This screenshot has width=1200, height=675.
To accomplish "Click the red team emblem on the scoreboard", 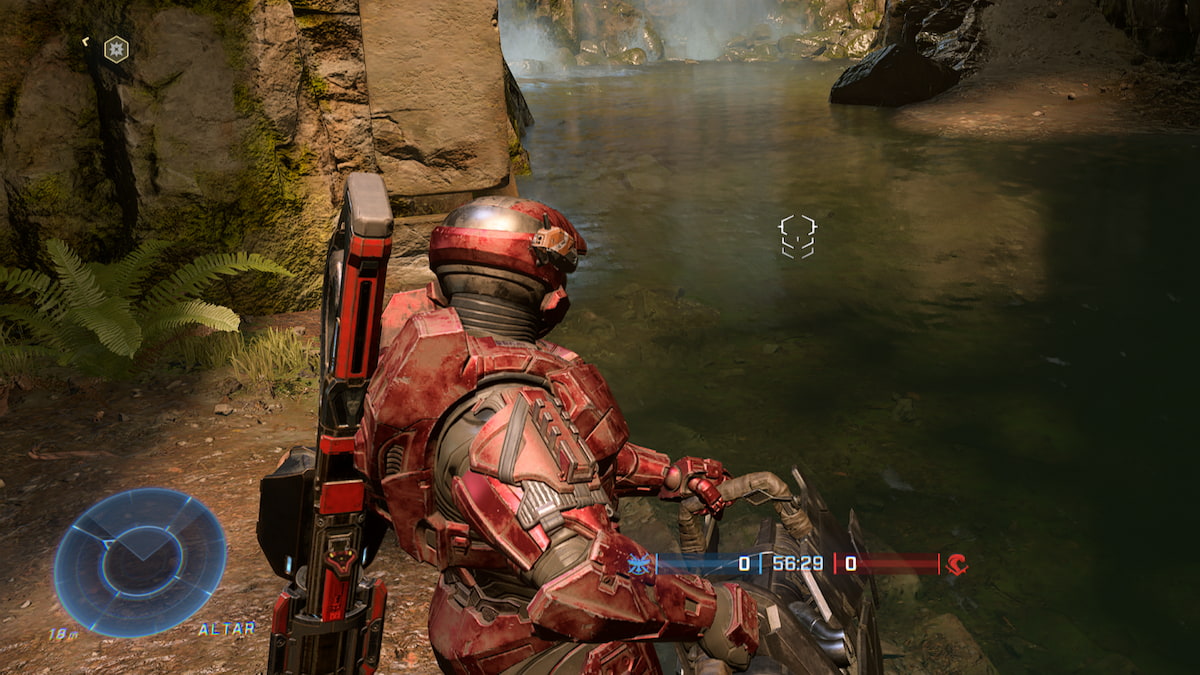I will (x=957, y=565).
